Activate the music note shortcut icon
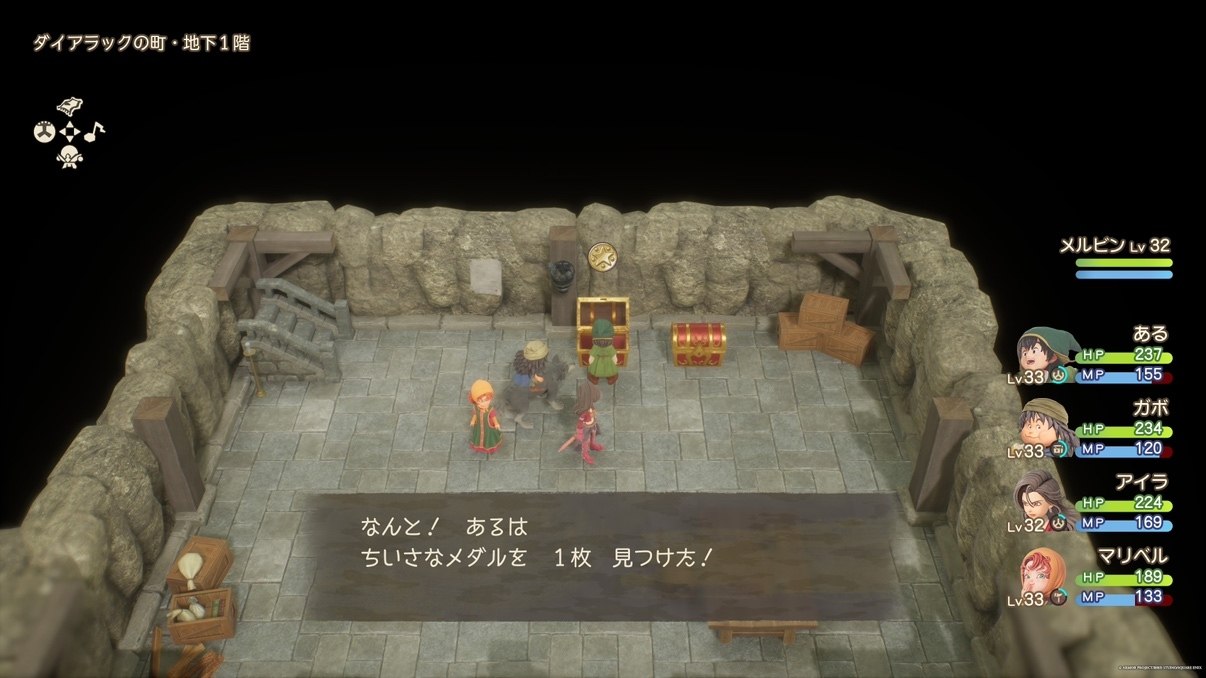The height and width of the screenshot is (678, 1206). (94, 131)
